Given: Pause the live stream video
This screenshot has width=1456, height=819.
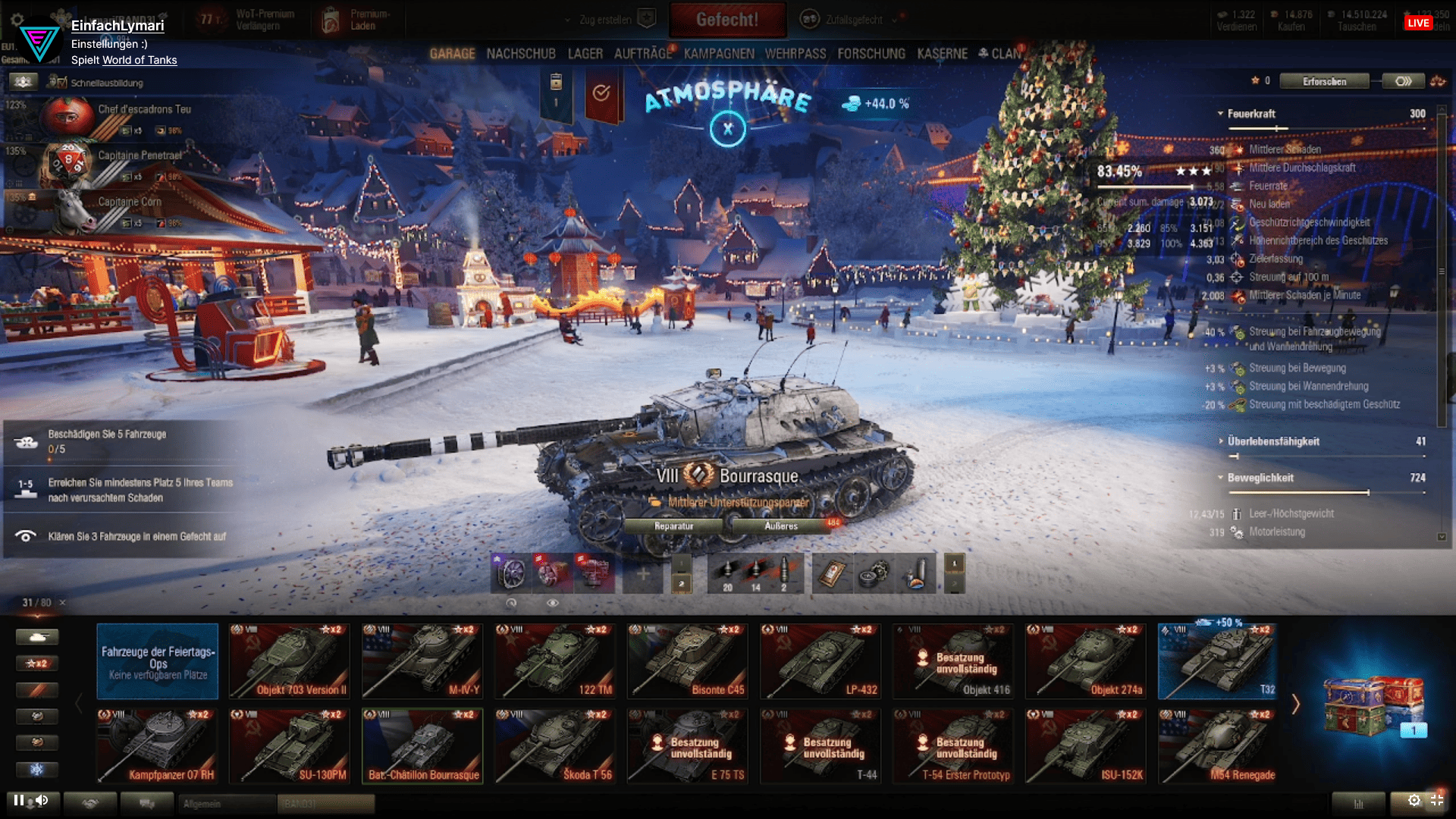Looking at the screenshot, I should coord(18,800).
